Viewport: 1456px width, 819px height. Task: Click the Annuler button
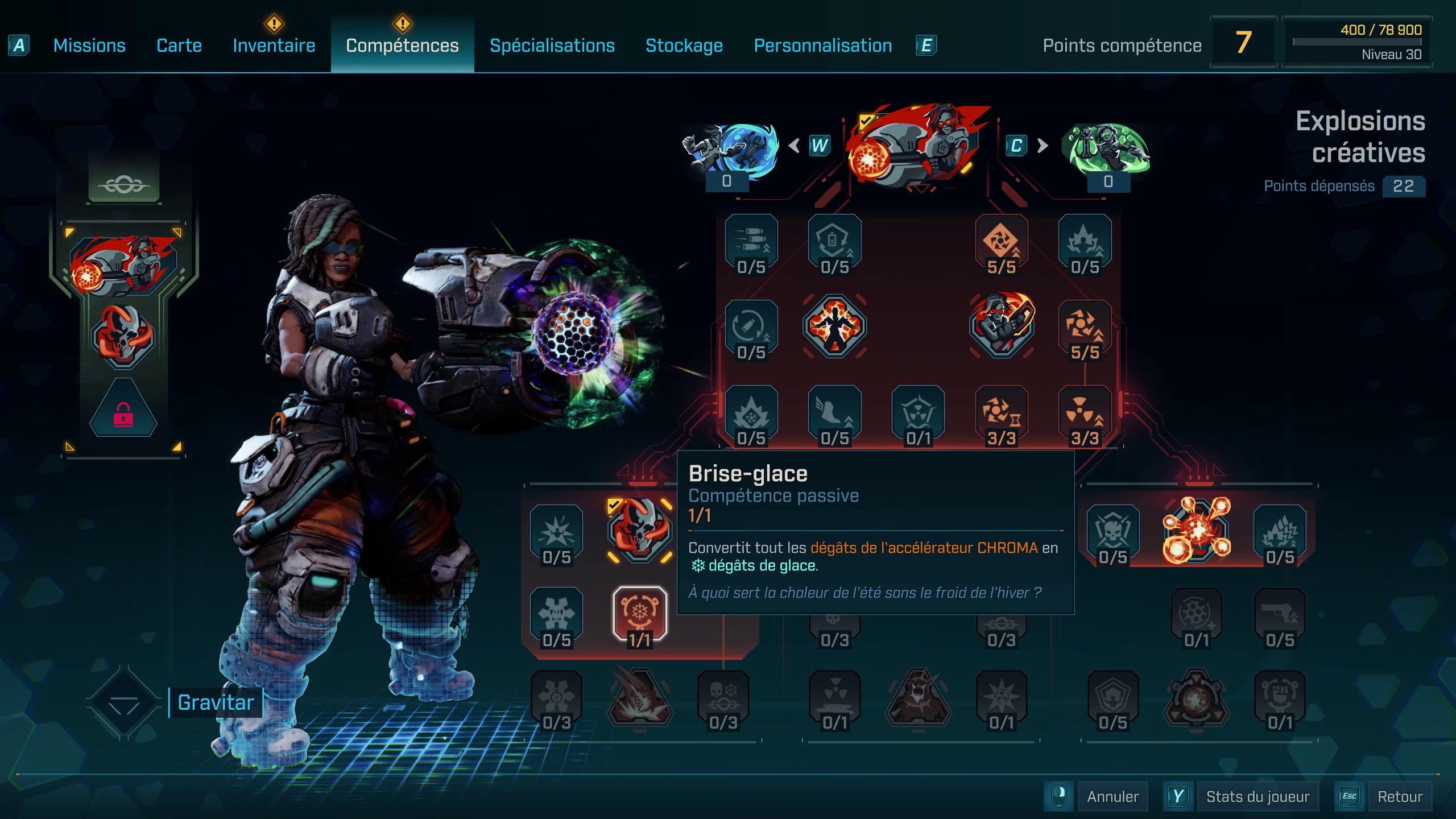(1112, 796)
